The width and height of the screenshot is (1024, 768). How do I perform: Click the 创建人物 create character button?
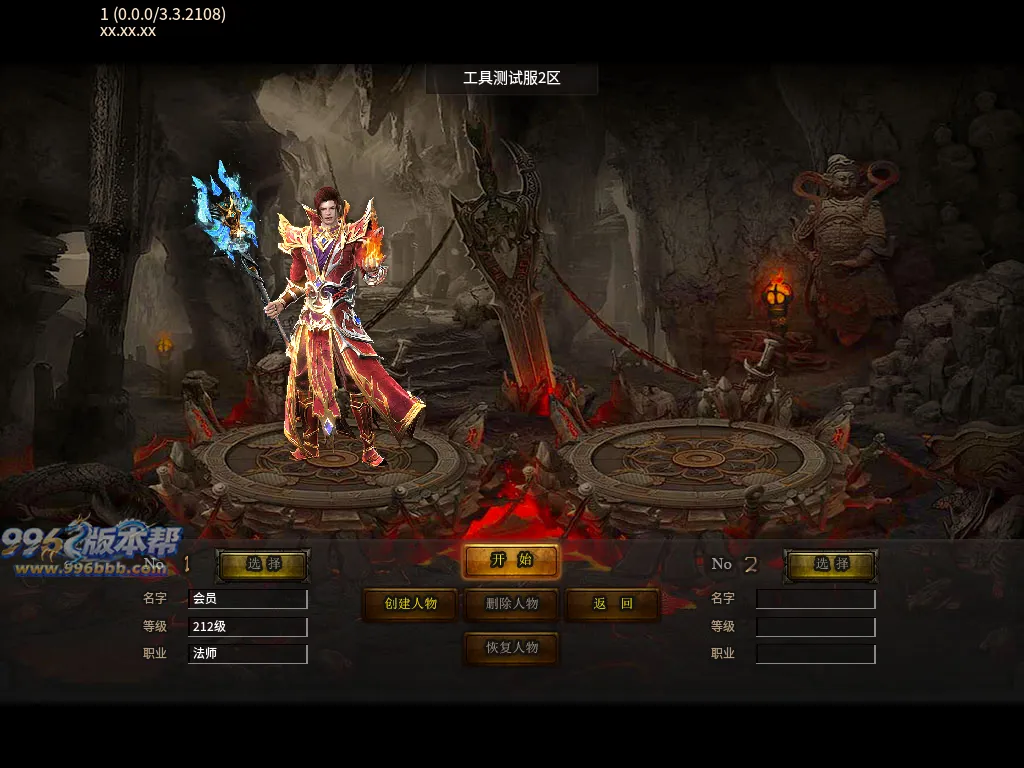(x=410, y=604)
